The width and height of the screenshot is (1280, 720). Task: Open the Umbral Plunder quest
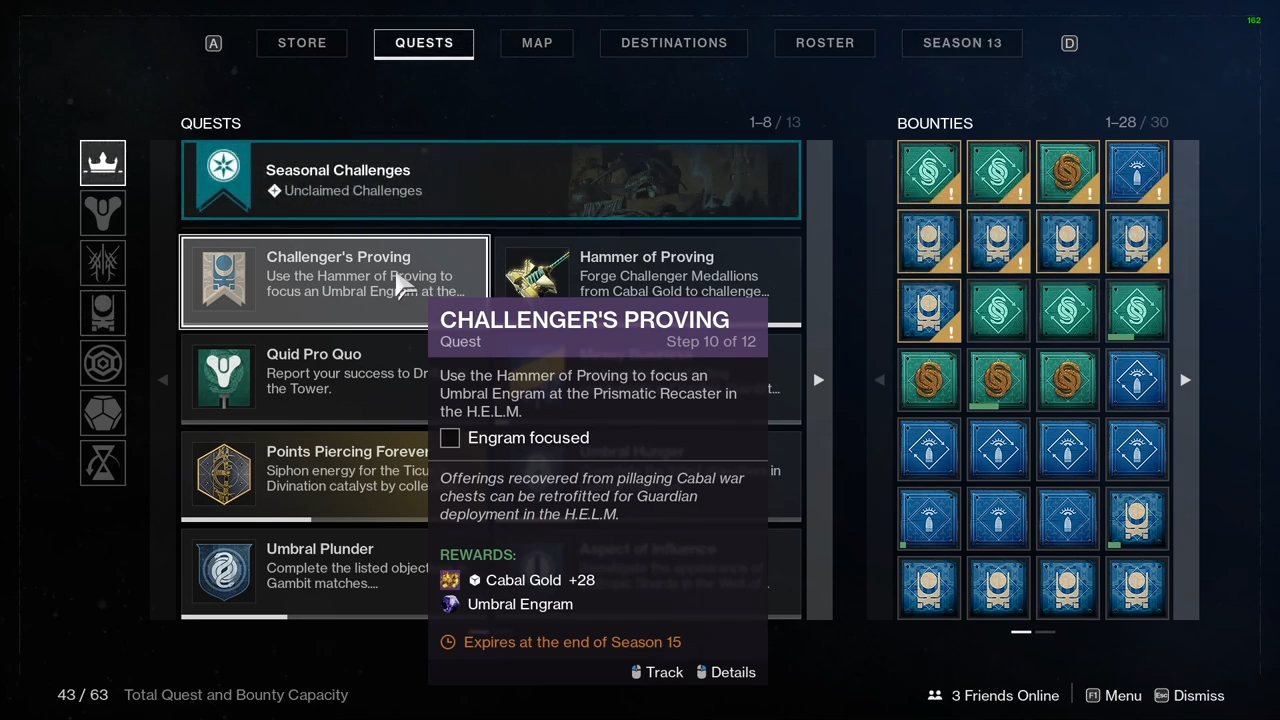(300, 565)
